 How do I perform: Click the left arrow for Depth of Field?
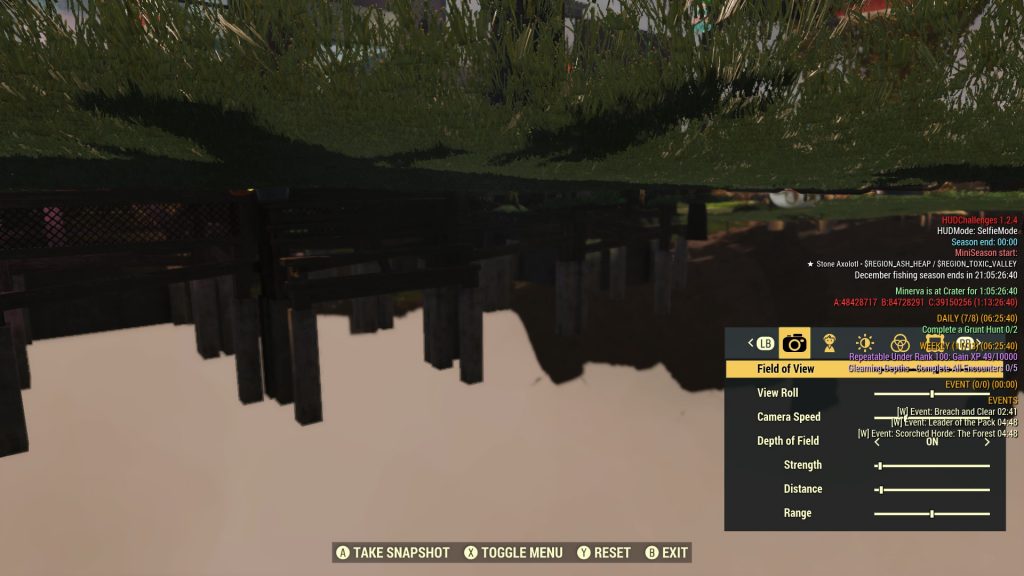(x=877, y=441)
